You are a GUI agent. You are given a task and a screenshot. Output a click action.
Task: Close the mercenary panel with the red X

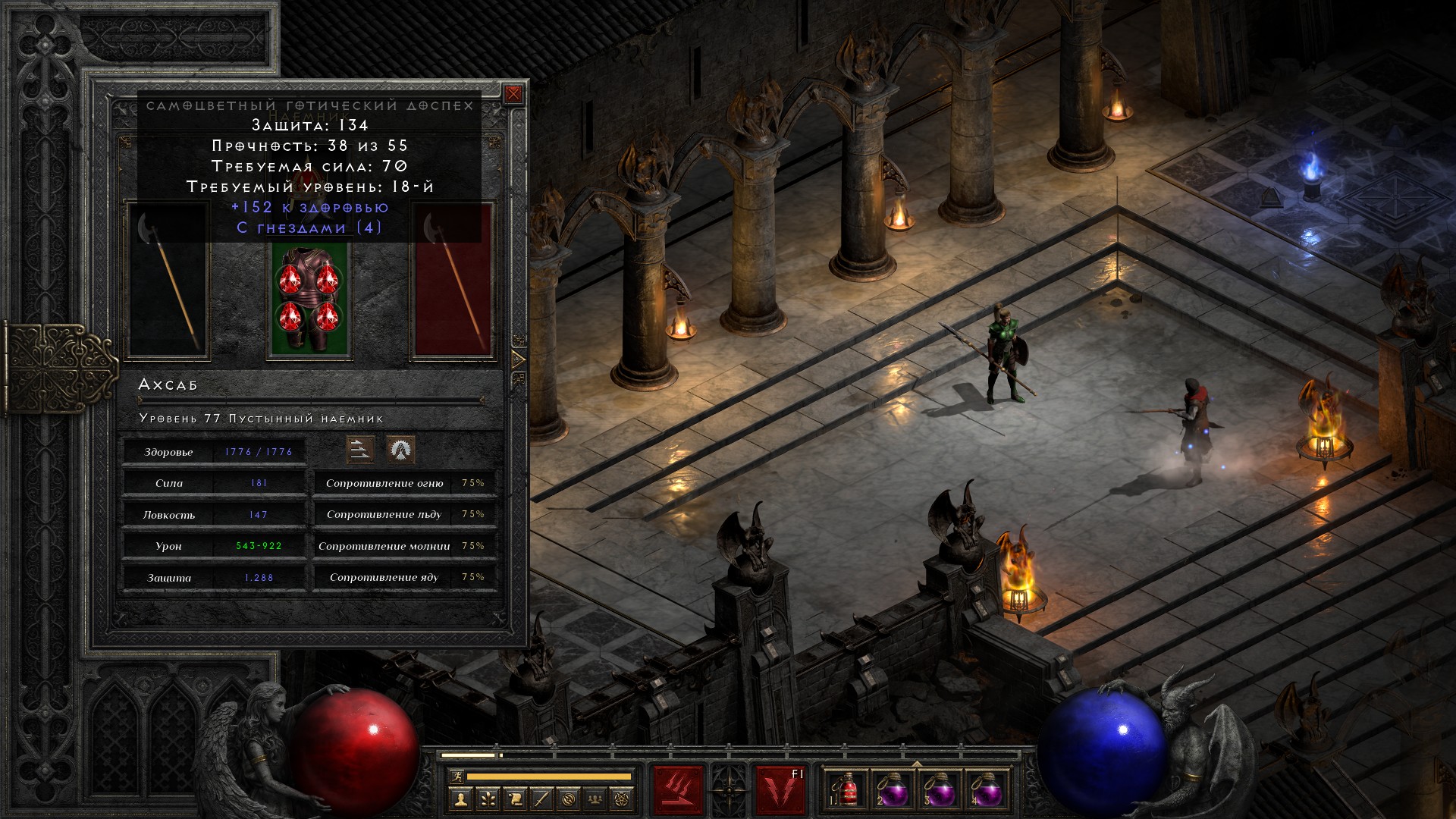point(513,94)
